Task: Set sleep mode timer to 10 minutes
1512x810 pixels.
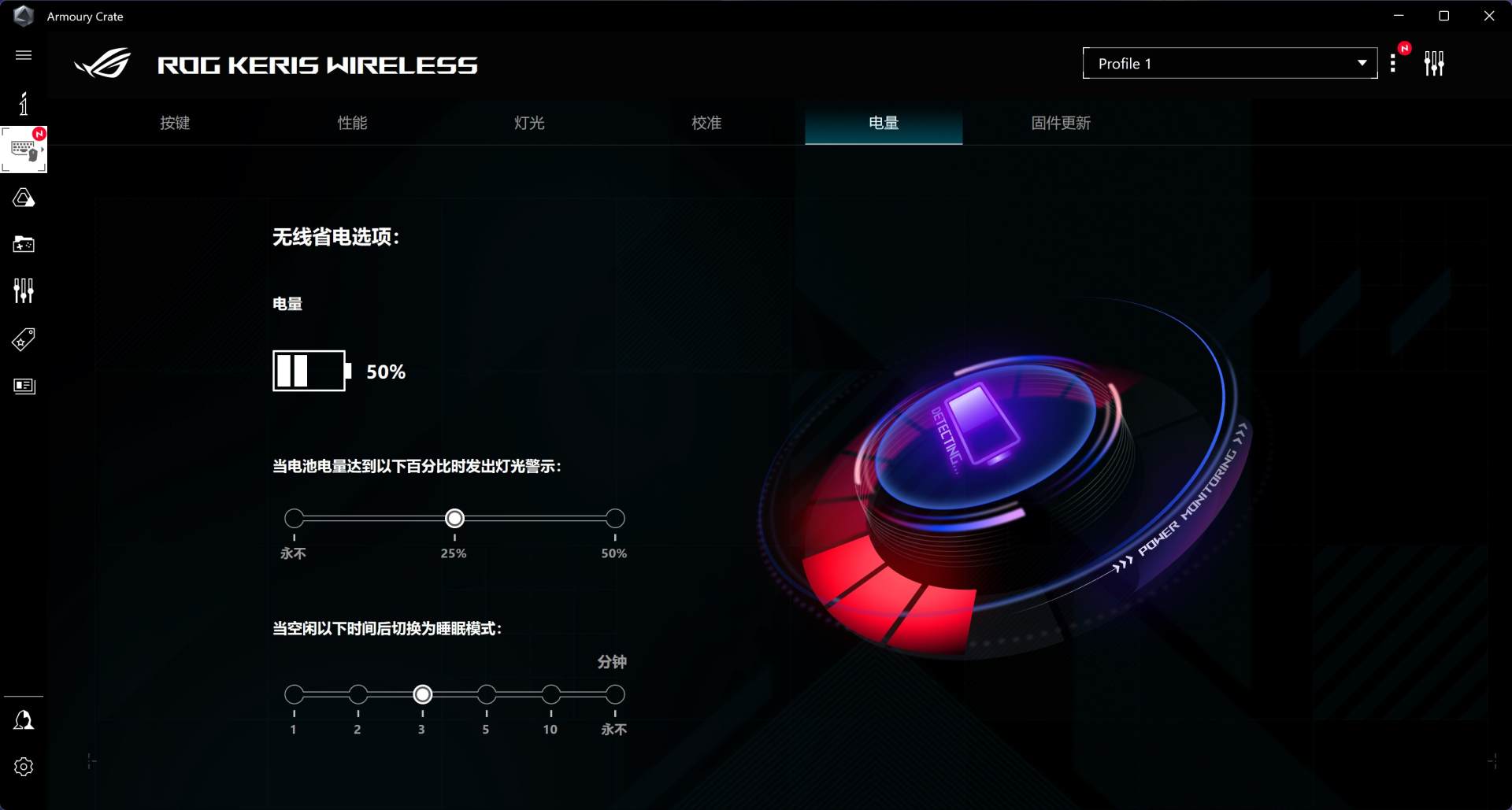Action: tap(550, 695)
